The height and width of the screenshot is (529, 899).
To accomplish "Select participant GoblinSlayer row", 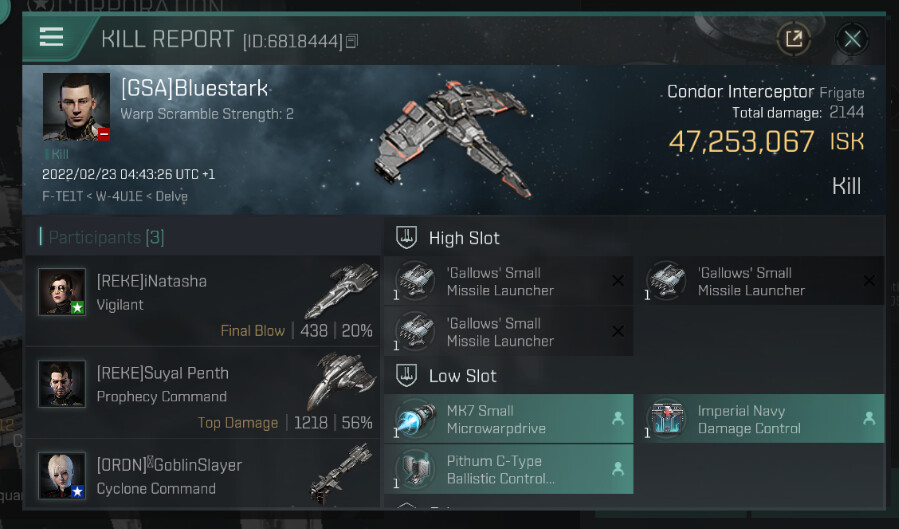I will [x=205, y=476].
